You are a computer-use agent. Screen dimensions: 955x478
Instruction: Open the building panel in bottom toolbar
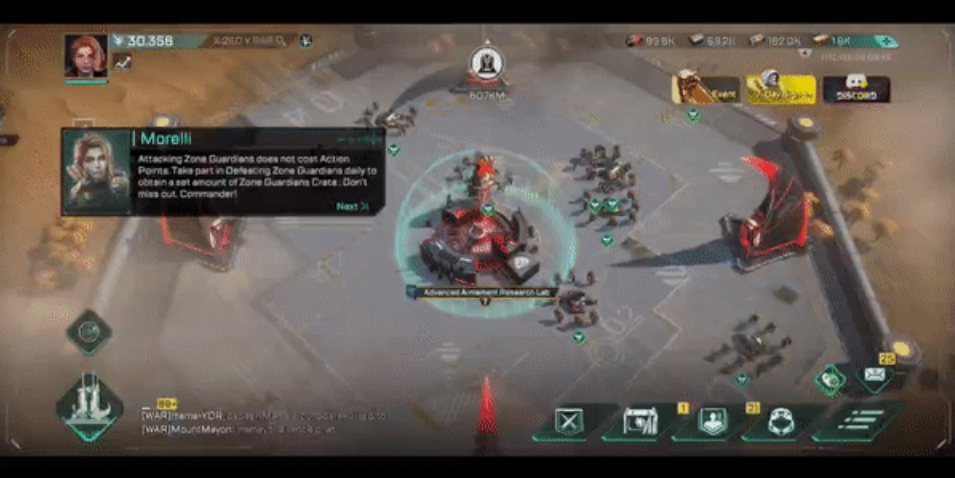click(x=639, y=423)
